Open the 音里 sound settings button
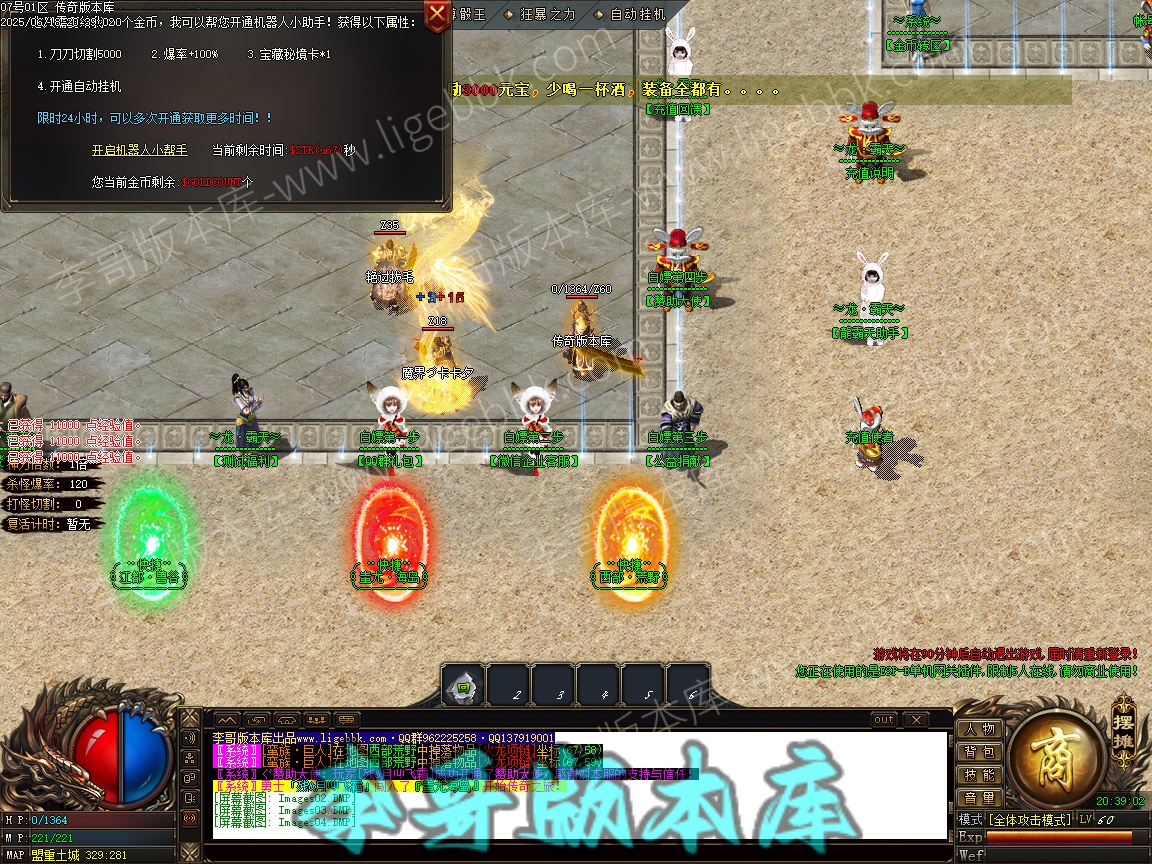 [979, 798]
